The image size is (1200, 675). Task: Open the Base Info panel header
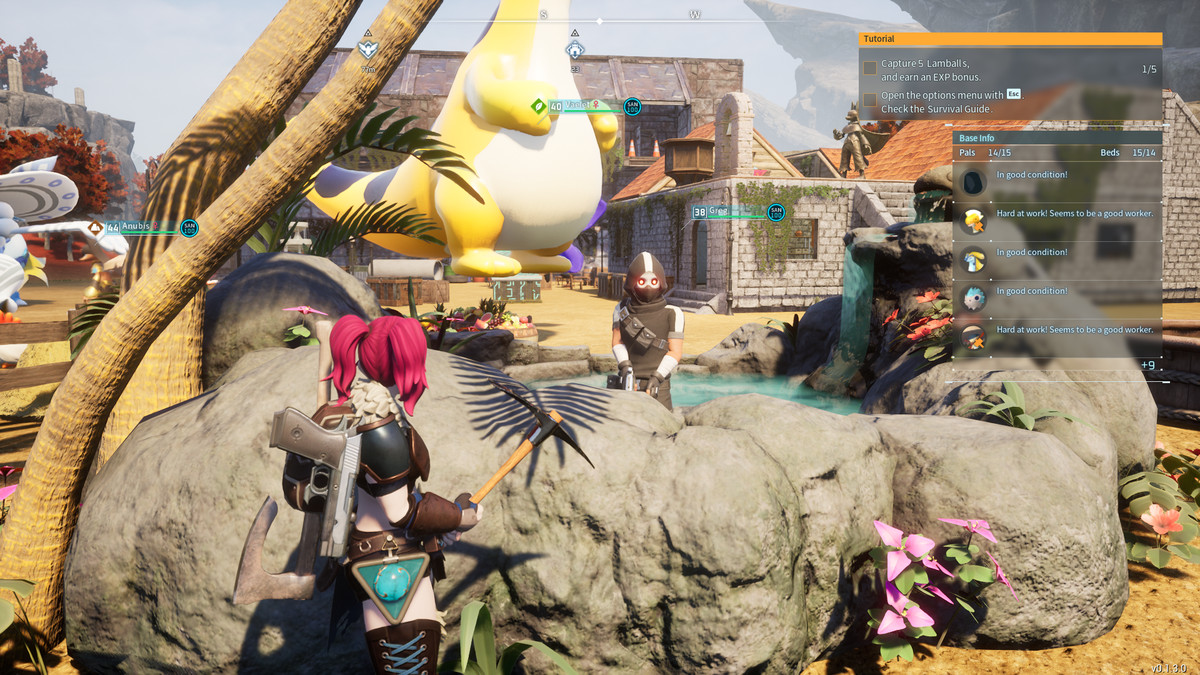click(x=1056, y=138)
